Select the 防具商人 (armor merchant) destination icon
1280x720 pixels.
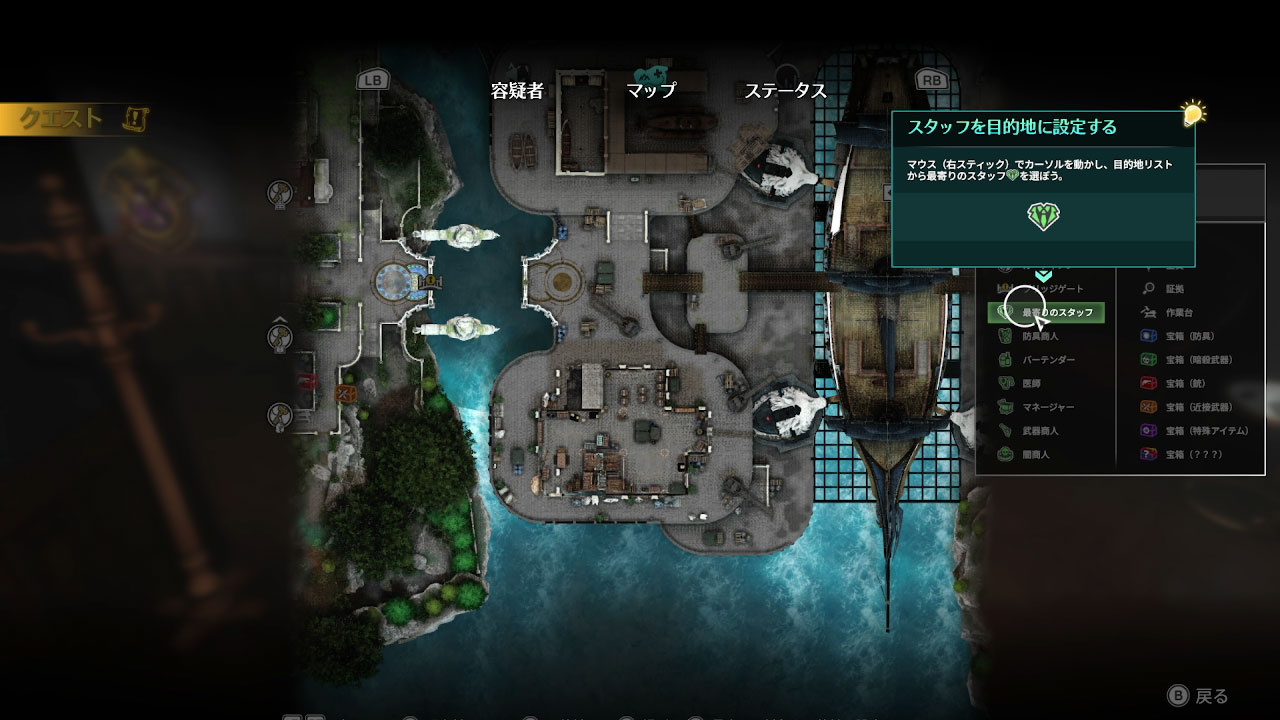pos(1004,337)
